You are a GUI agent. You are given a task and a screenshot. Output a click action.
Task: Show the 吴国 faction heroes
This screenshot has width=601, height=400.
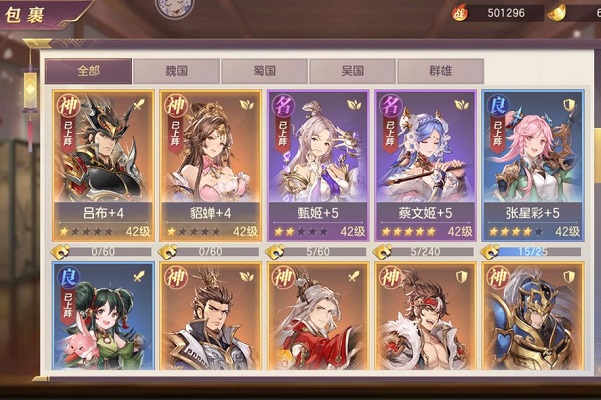click(x=352, y=71)
